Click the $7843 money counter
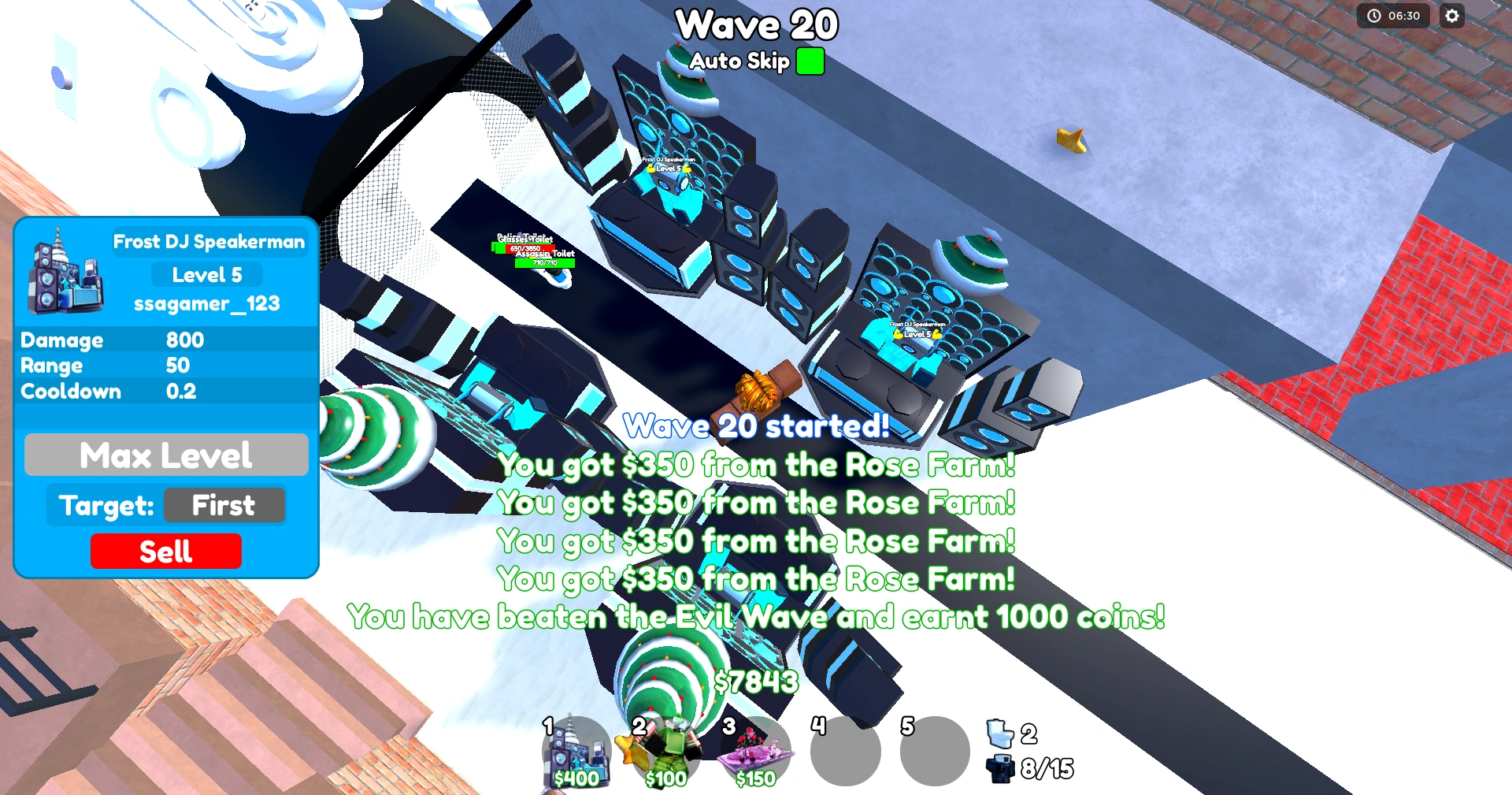Viewport: 1512px width, 795px height. point(755,682)
